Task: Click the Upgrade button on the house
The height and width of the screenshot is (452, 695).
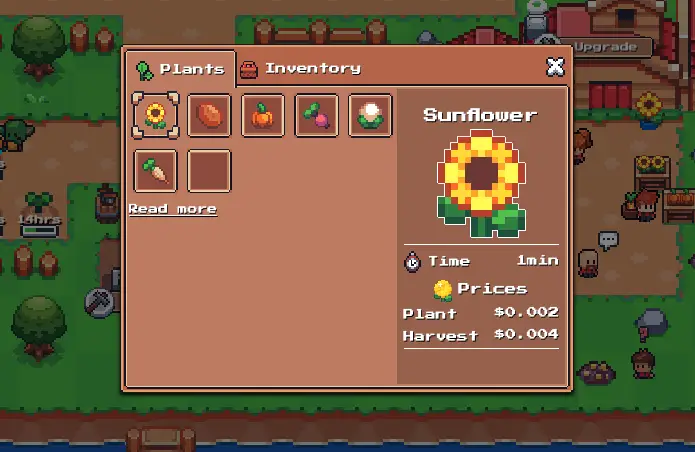Action: 605,47
